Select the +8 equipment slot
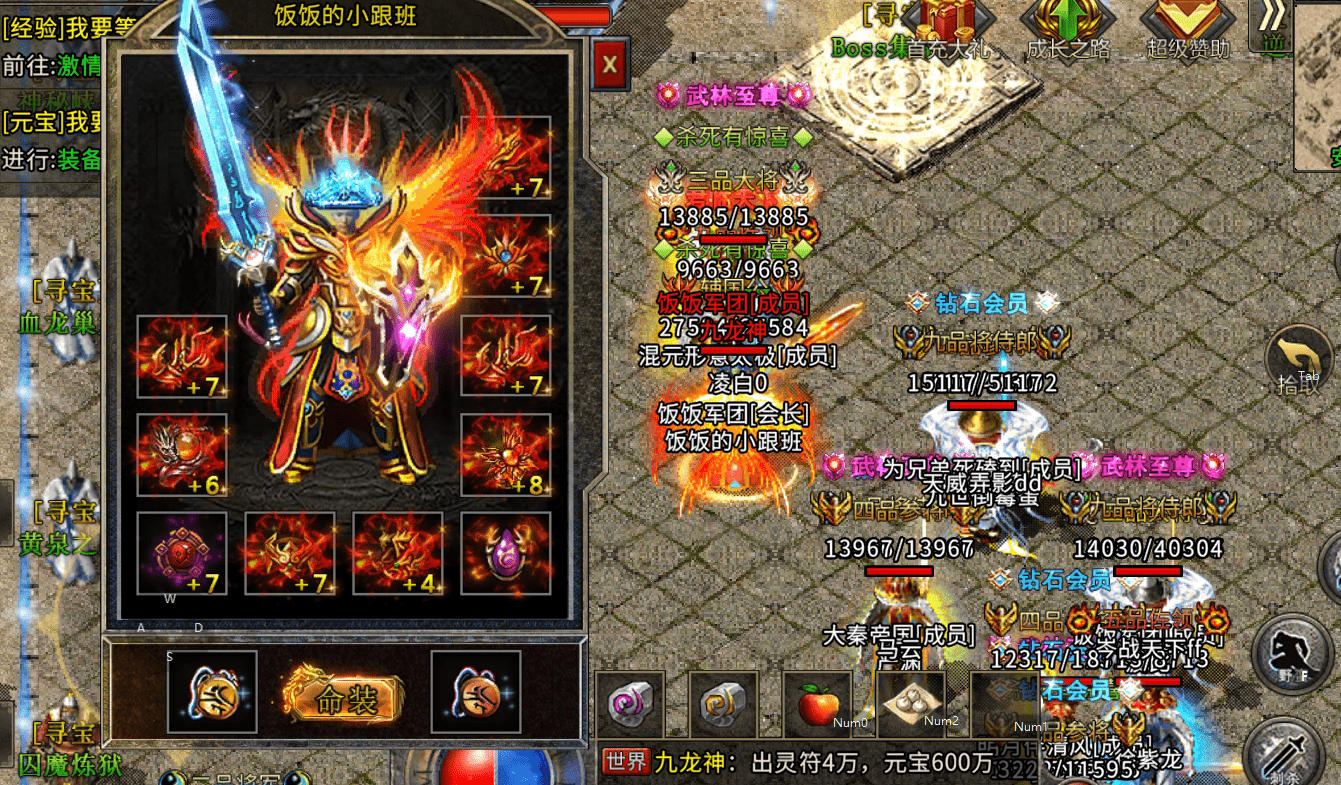Viewport: 1341px width, 785px height. [505, 454]
